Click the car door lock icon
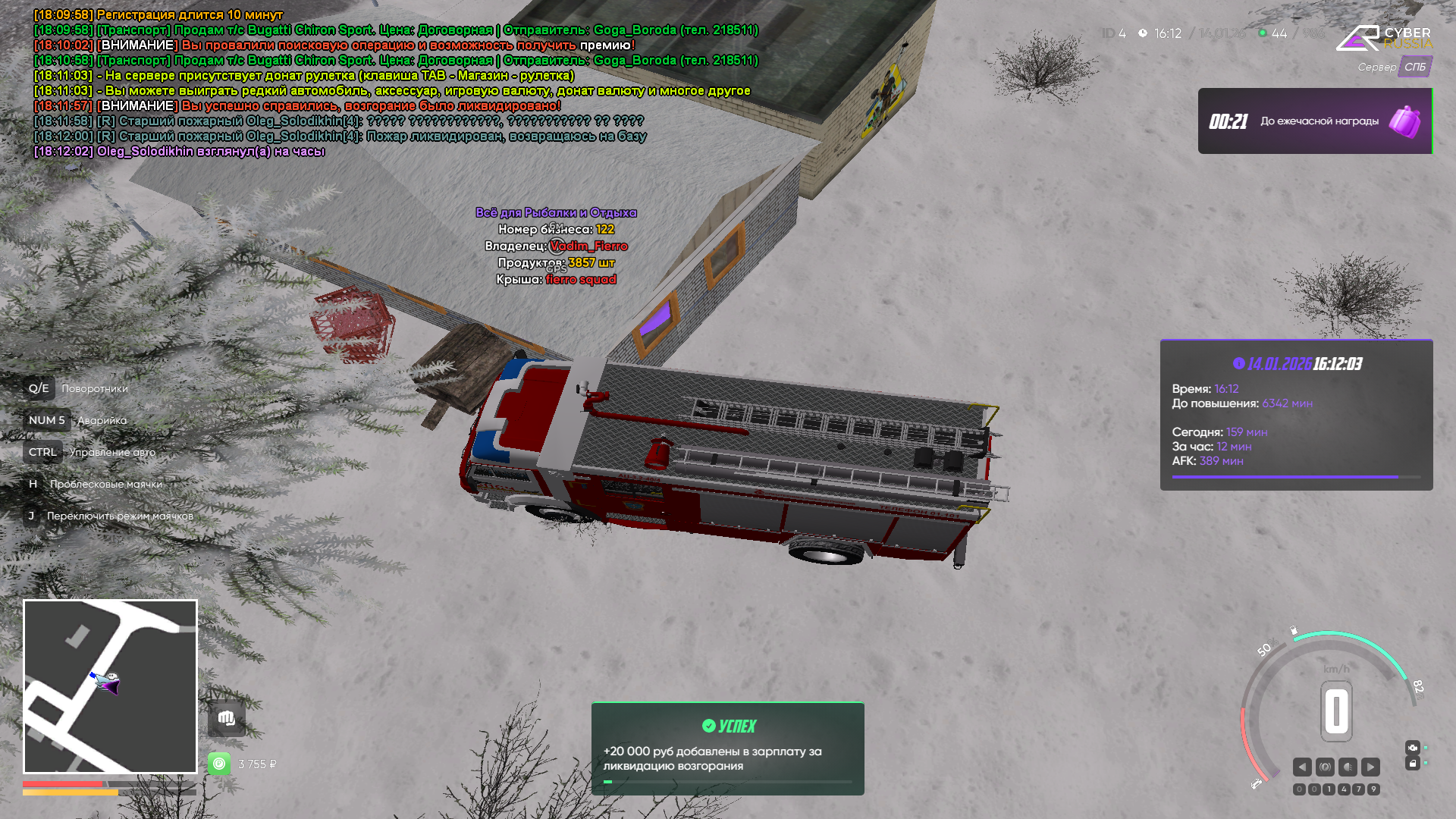 1412,763
